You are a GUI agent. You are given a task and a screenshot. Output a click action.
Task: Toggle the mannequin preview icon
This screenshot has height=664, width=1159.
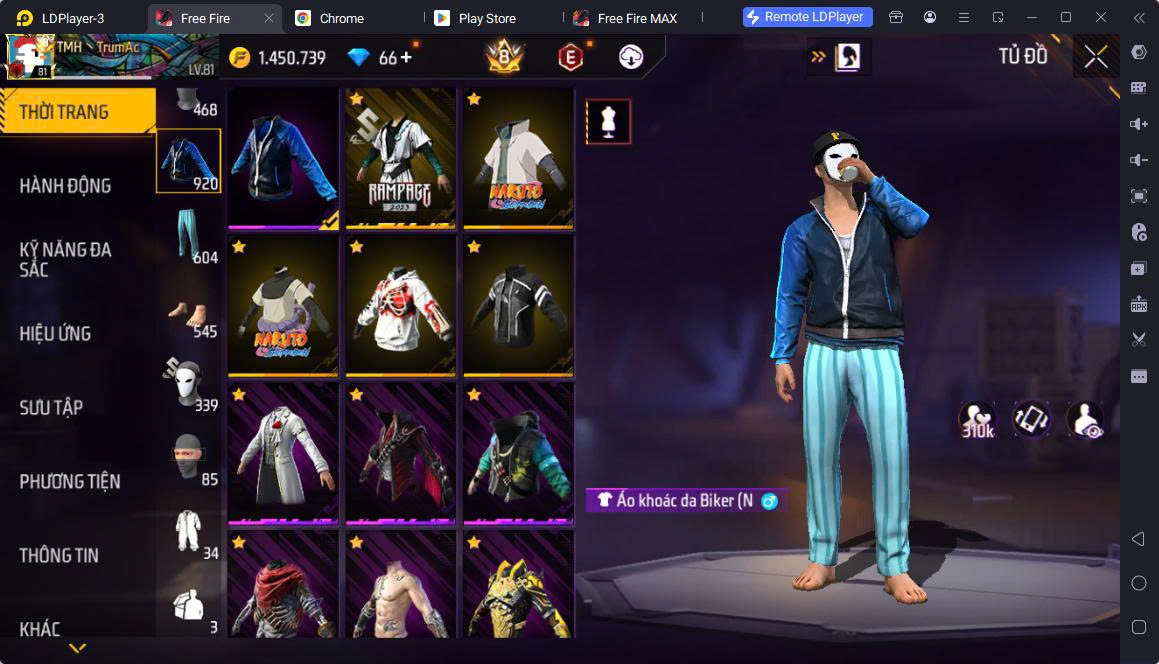click(x=608, y=121)
